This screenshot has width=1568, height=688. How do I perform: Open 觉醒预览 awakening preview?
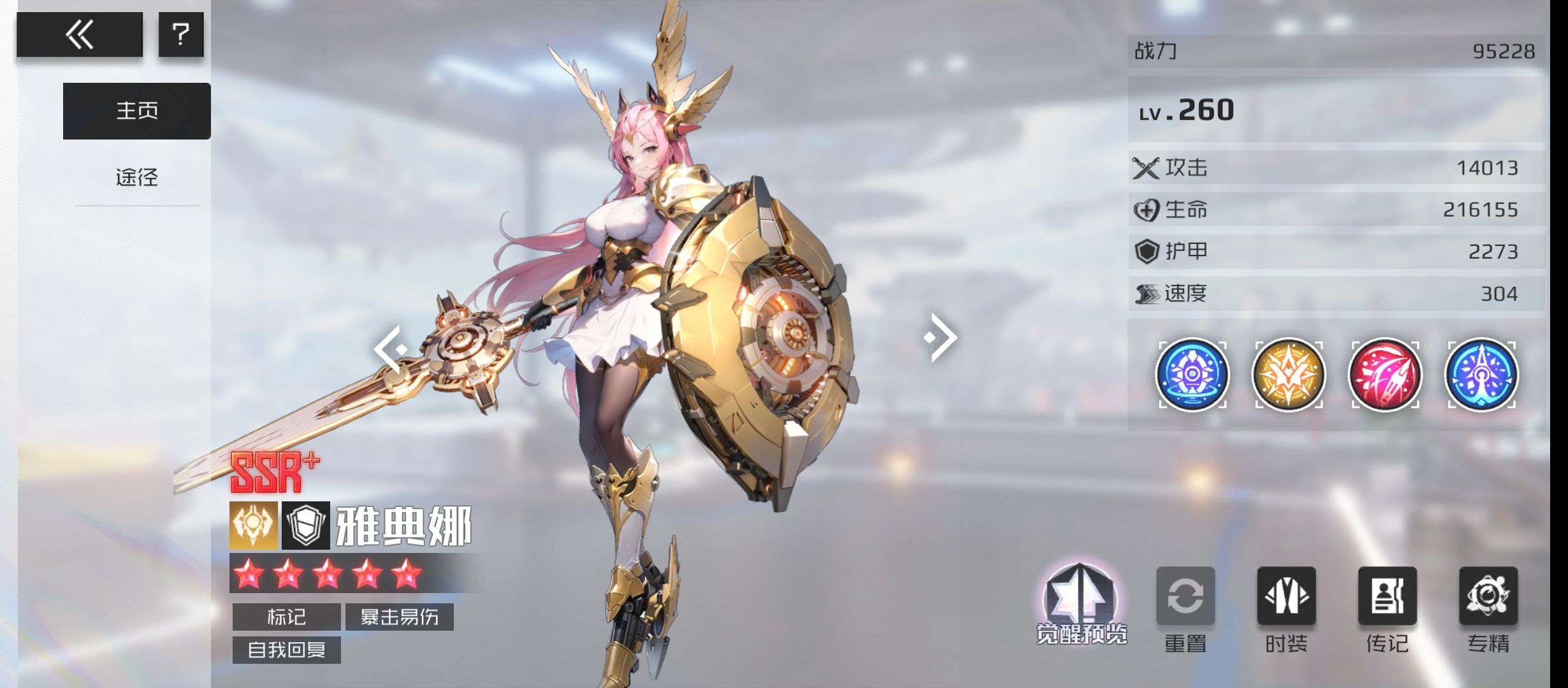tap(1081, 603)
